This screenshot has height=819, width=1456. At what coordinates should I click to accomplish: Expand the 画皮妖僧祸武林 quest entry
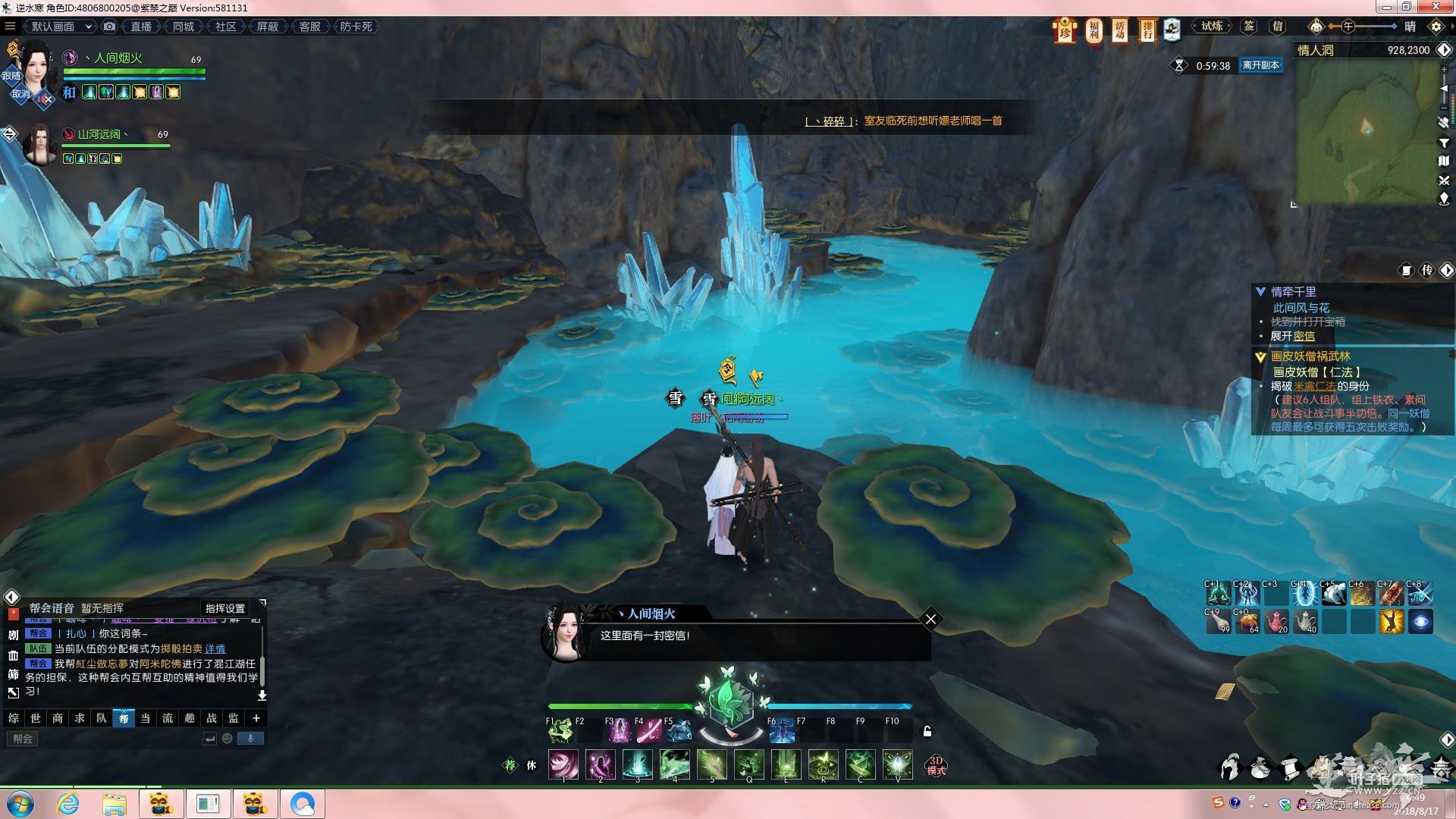1260,356
